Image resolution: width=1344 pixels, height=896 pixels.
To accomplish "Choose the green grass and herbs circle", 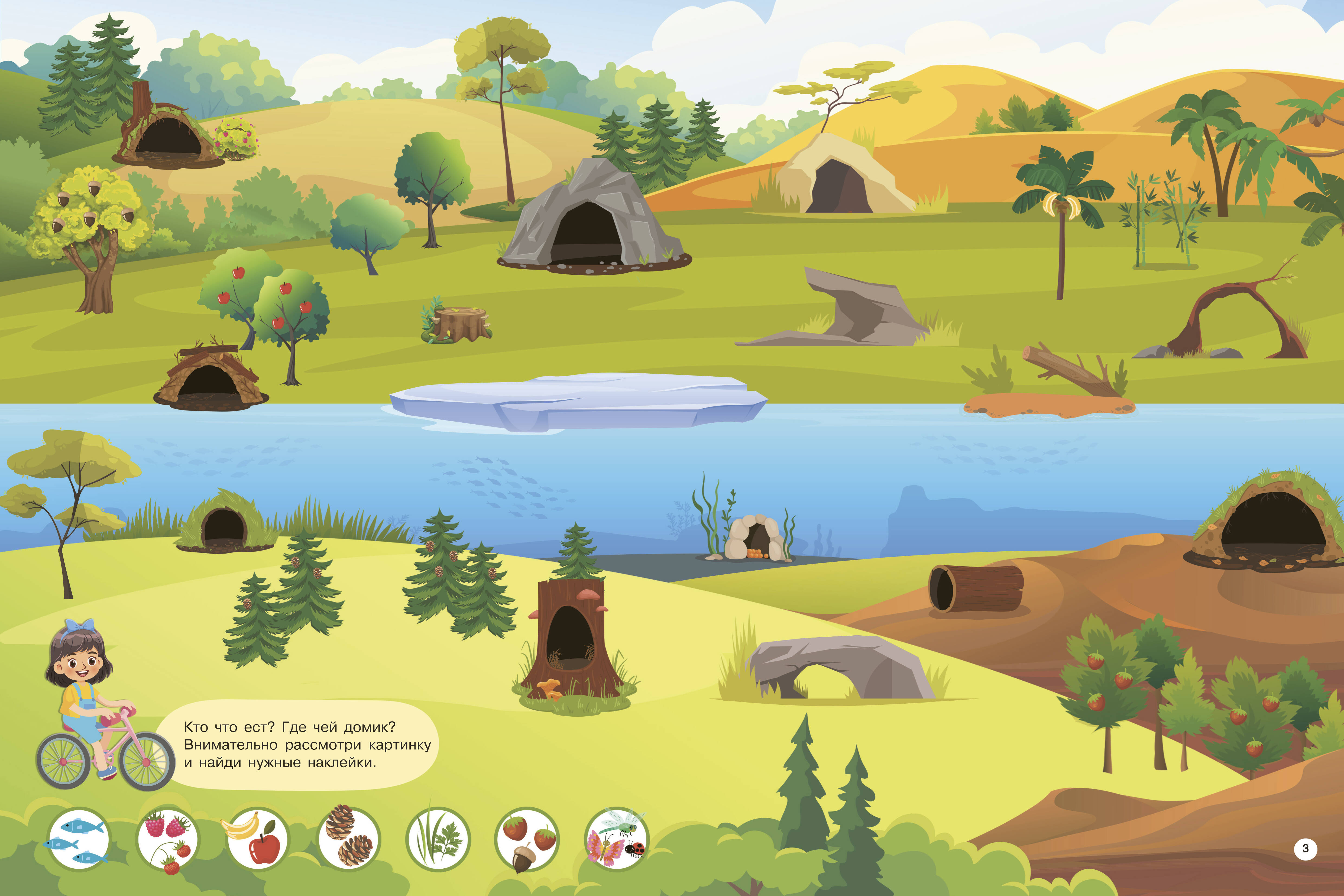I will [438, 839].
